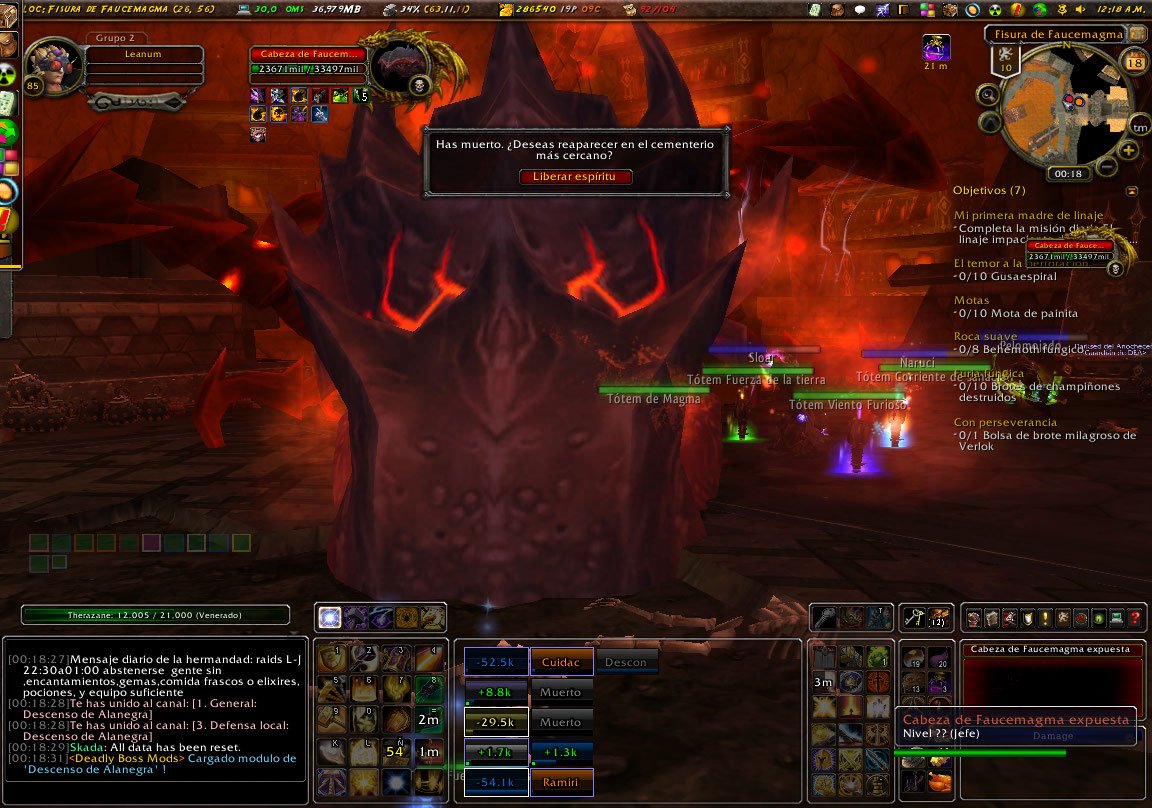The width and height of the screenshot is (1152, 808).
Task: Select the Ramiri raid frame
Action: pos(561,782)
